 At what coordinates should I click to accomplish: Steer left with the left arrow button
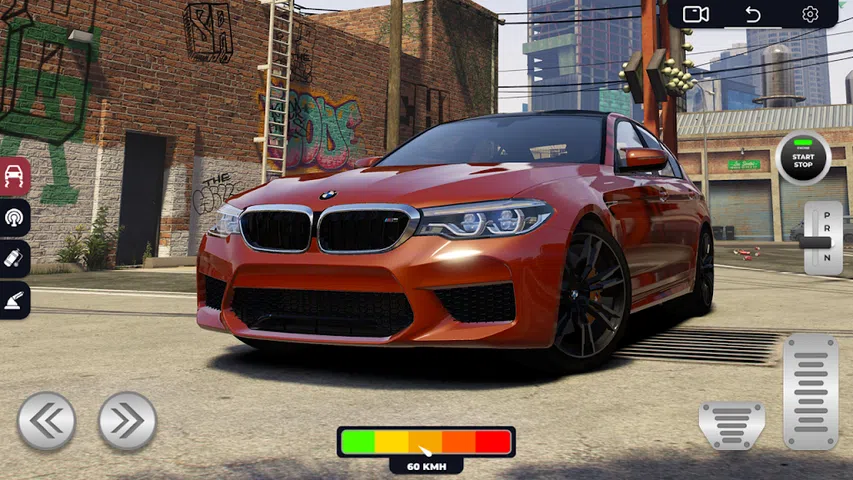point(46,421)
